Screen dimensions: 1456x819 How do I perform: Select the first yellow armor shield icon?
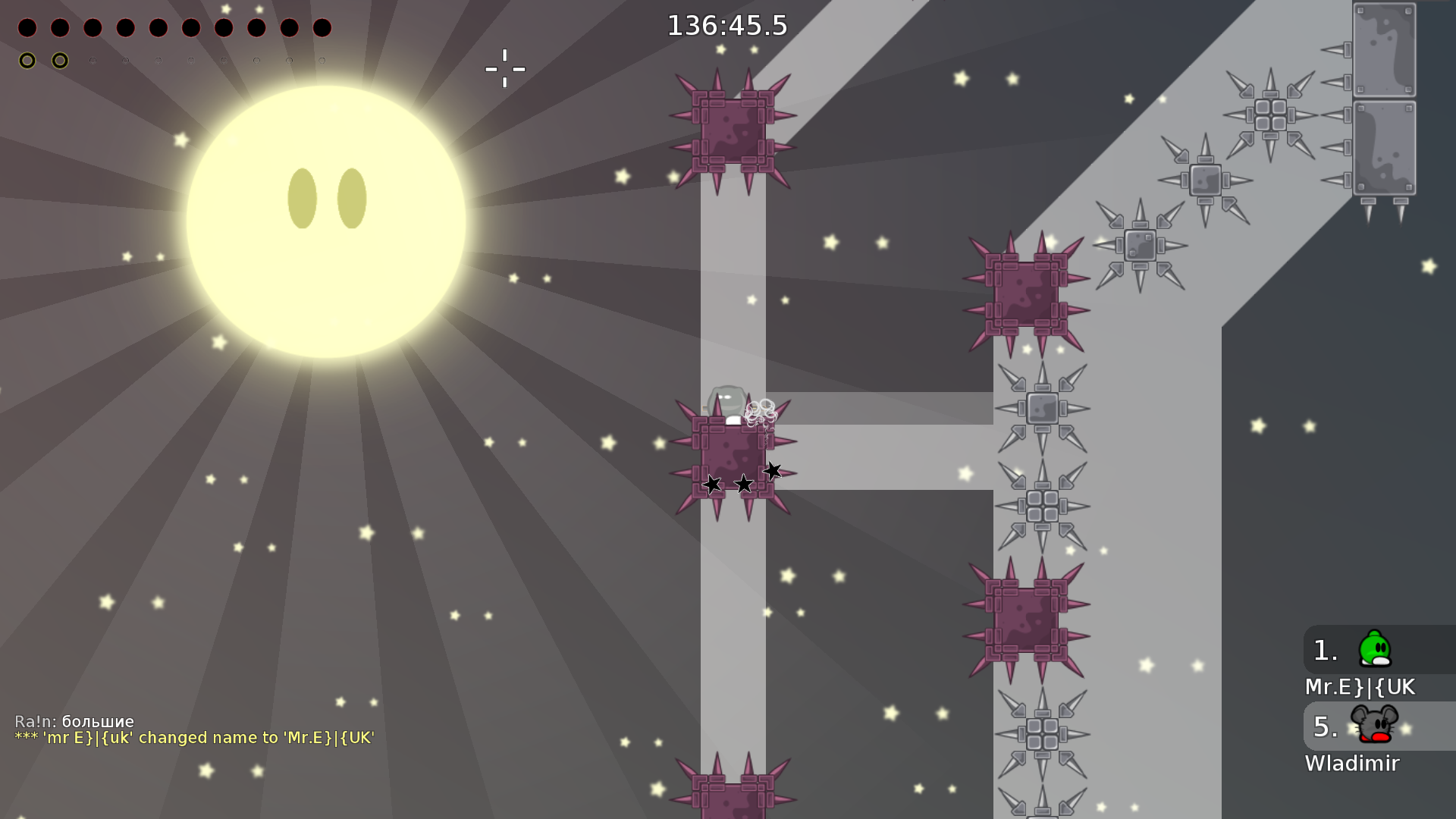coord(27,59)
